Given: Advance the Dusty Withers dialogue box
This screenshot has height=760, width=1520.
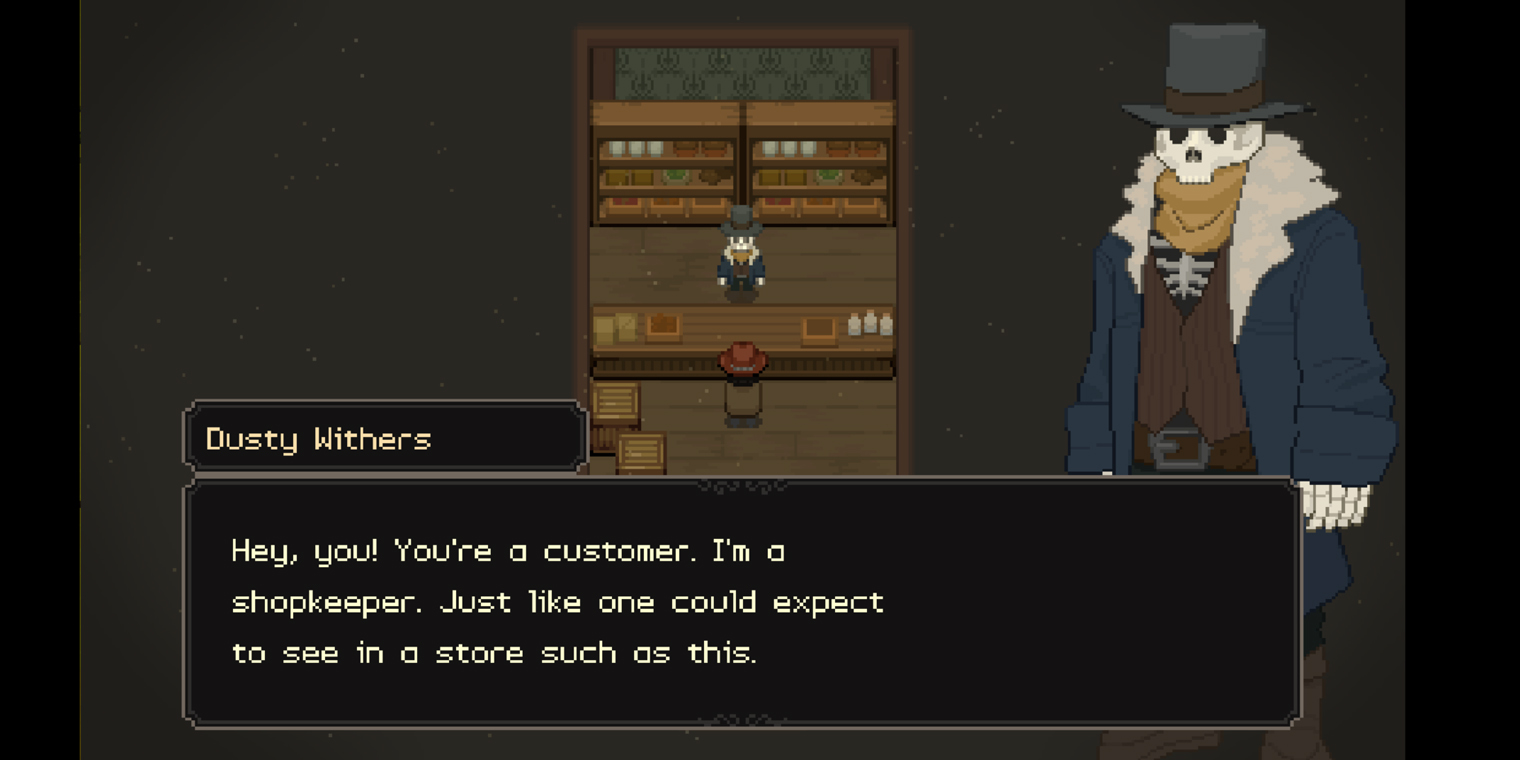Looking at the screenshot, I should (741, 602).
